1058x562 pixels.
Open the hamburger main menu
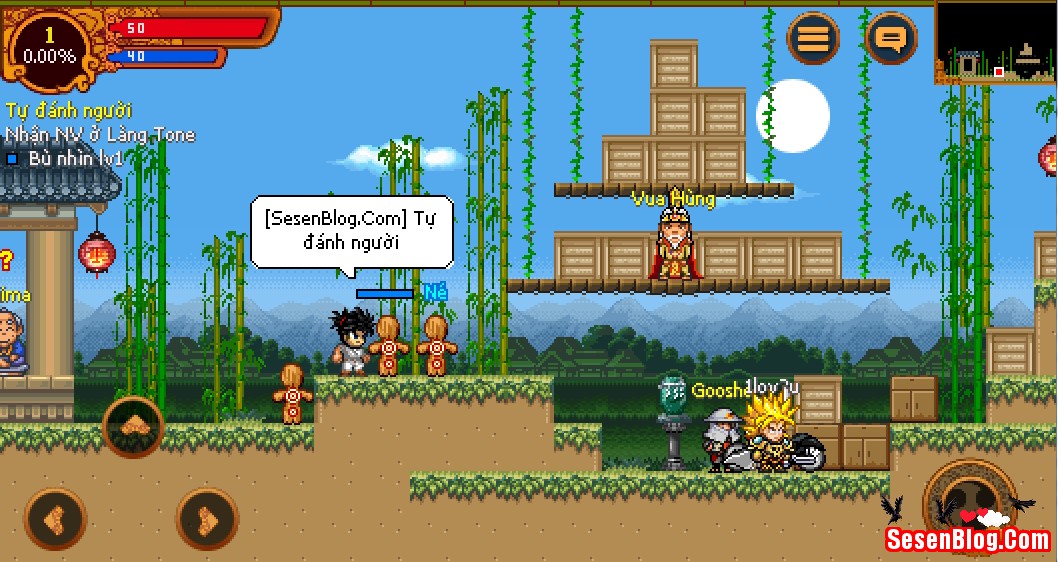[813, 39]
